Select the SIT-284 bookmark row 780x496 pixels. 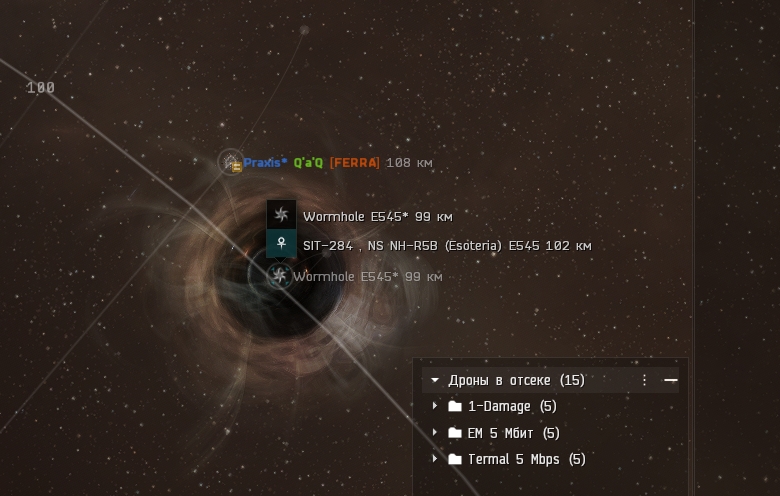click(x=446, y=245)
